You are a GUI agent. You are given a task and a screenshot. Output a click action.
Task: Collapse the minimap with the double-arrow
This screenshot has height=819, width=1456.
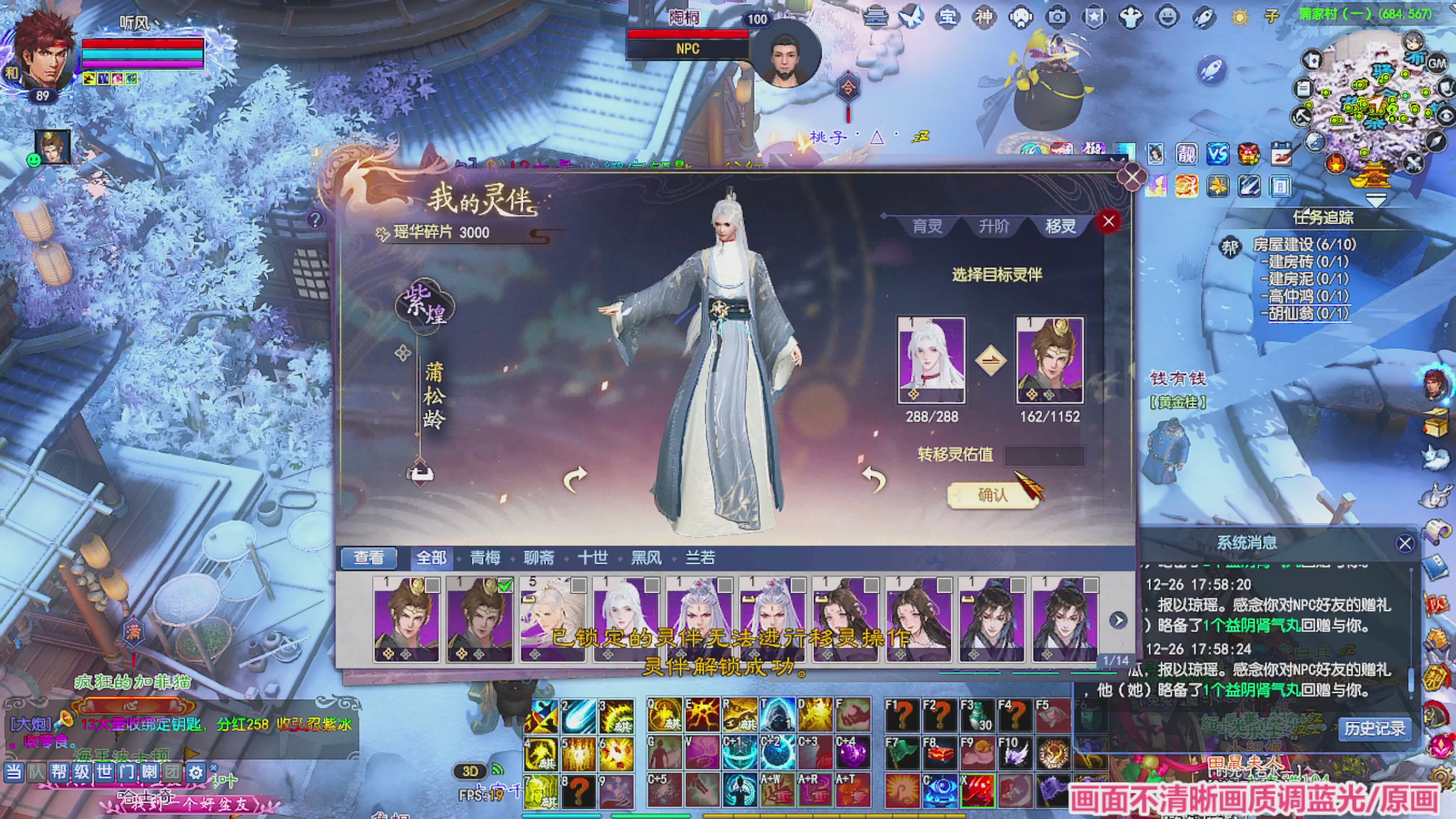click(1376, 200)
